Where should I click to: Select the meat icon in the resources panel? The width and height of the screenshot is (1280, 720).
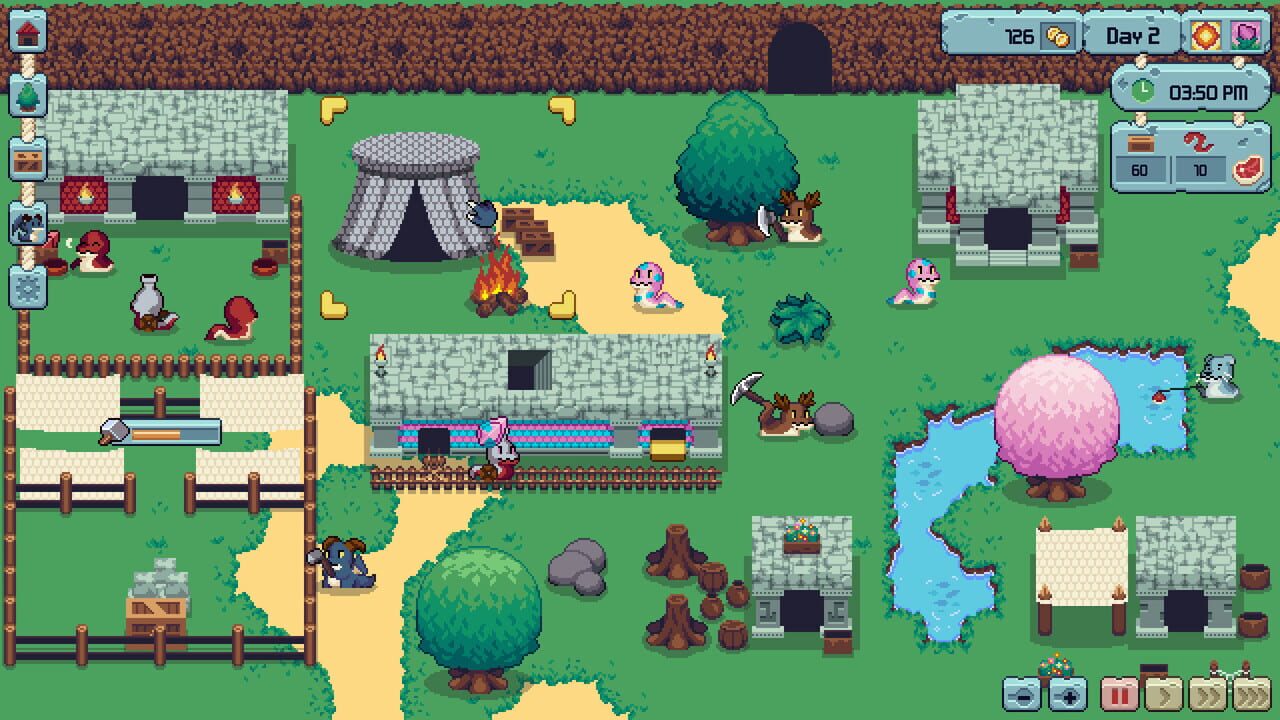pos(1248,168)
